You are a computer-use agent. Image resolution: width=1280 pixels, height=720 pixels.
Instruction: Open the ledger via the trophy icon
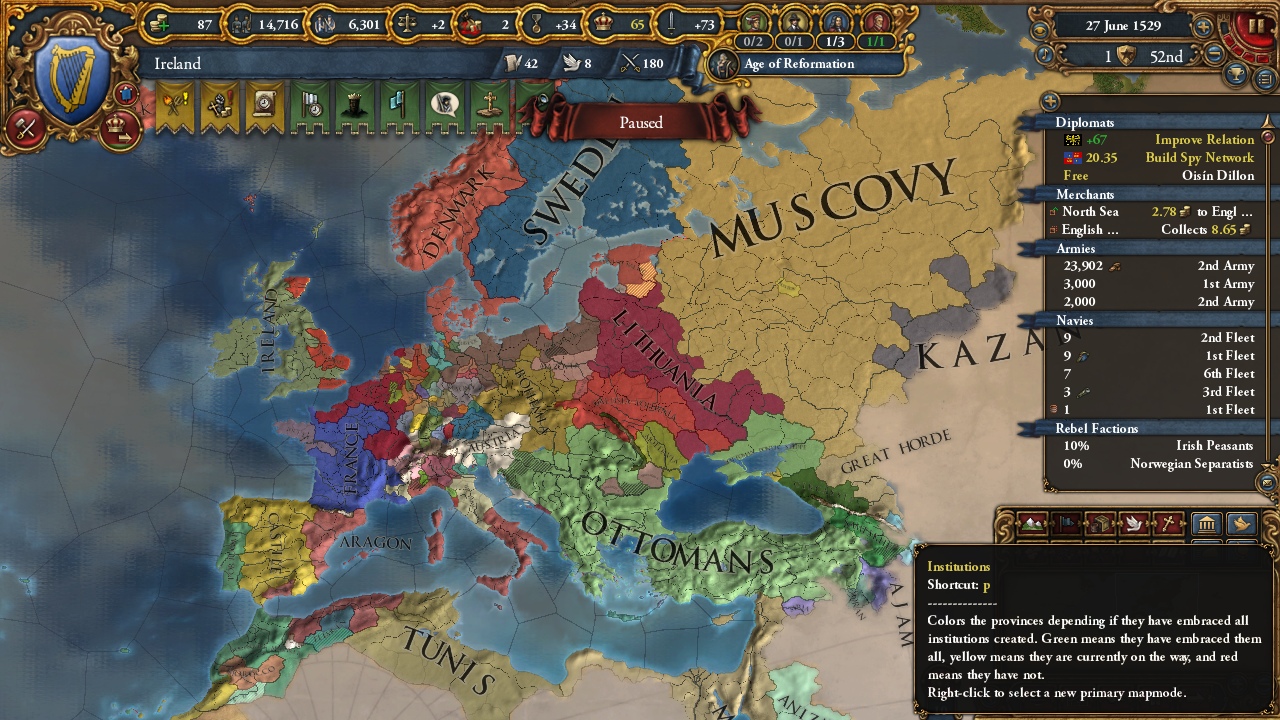(1236, 73)
